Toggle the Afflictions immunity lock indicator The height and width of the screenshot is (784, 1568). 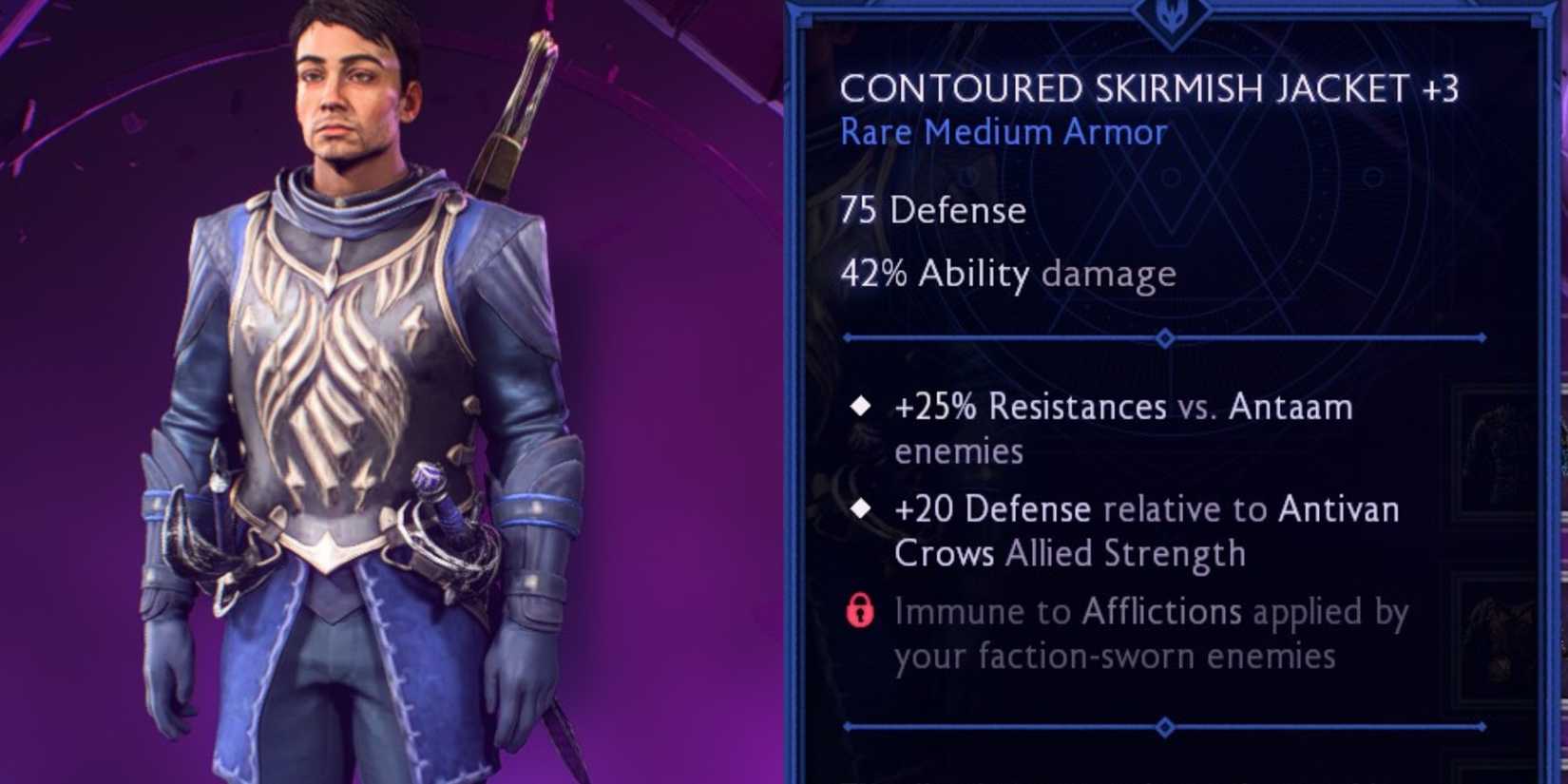tap(860, 613)
